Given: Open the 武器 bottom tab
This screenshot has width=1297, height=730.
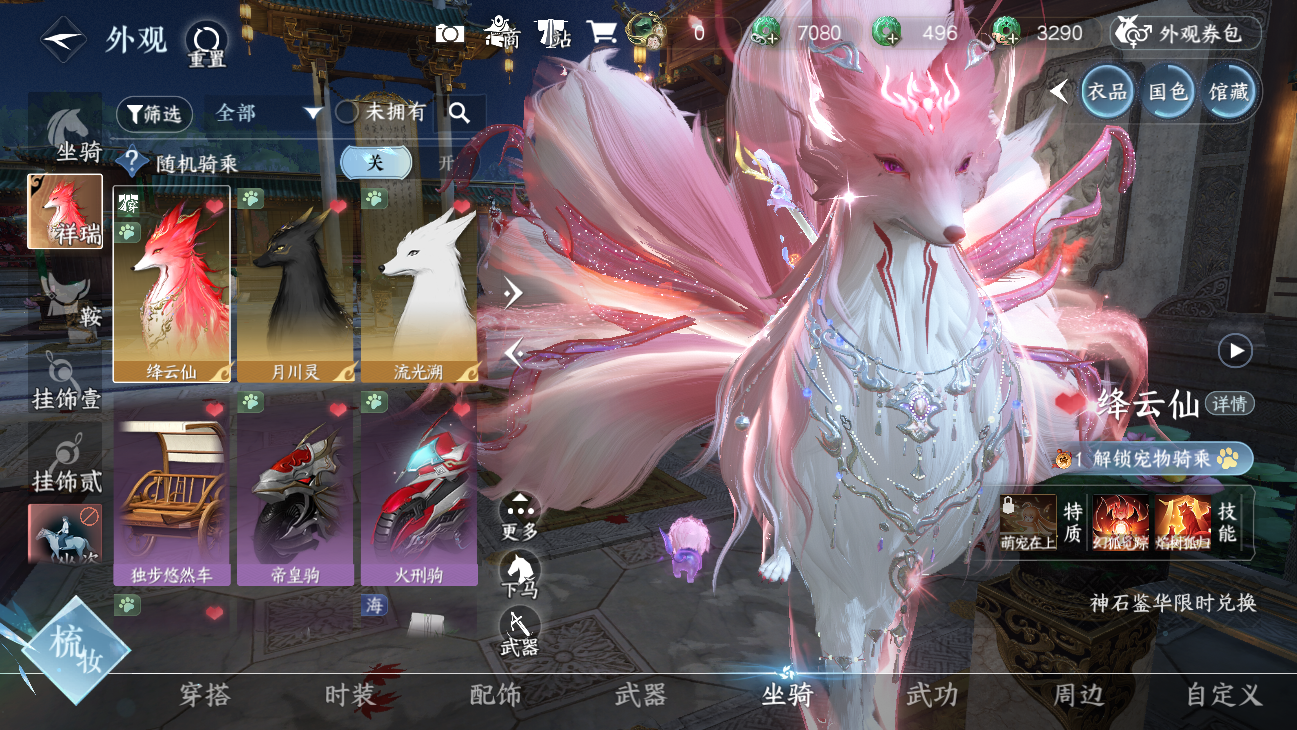Looking at the screenshot, I should tap(640, 695).
